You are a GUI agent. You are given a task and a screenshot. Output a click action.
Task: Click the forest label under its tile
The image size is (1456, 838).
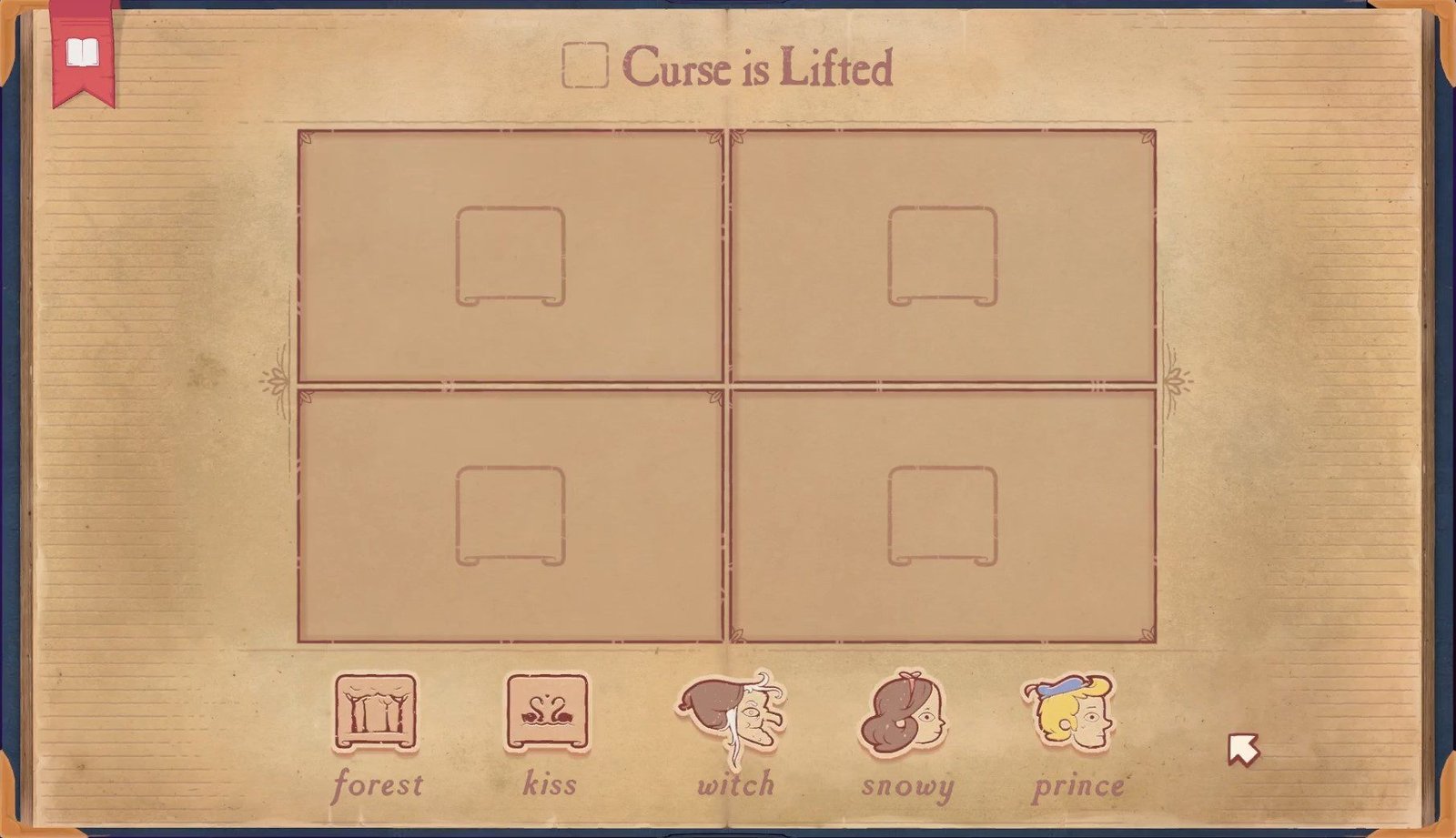[x=379, y=783]
